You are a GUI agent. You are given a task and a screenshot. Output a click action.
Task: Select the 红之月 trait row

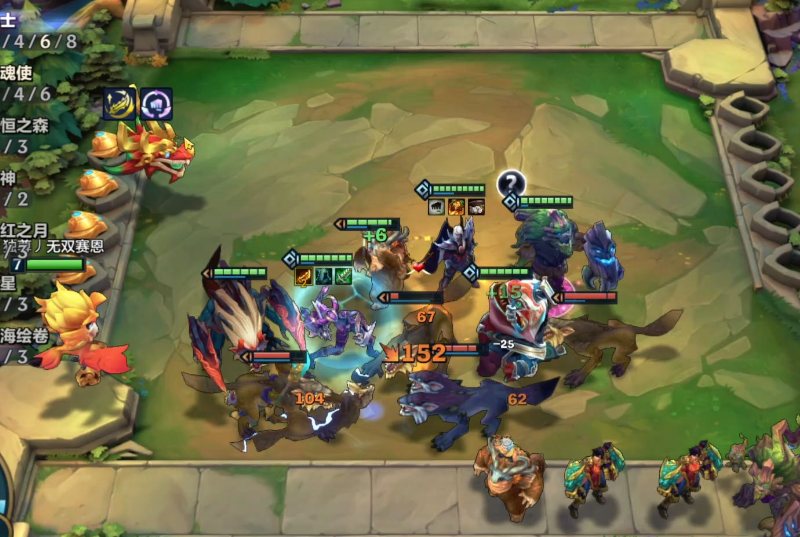click(x=24, y=231)
